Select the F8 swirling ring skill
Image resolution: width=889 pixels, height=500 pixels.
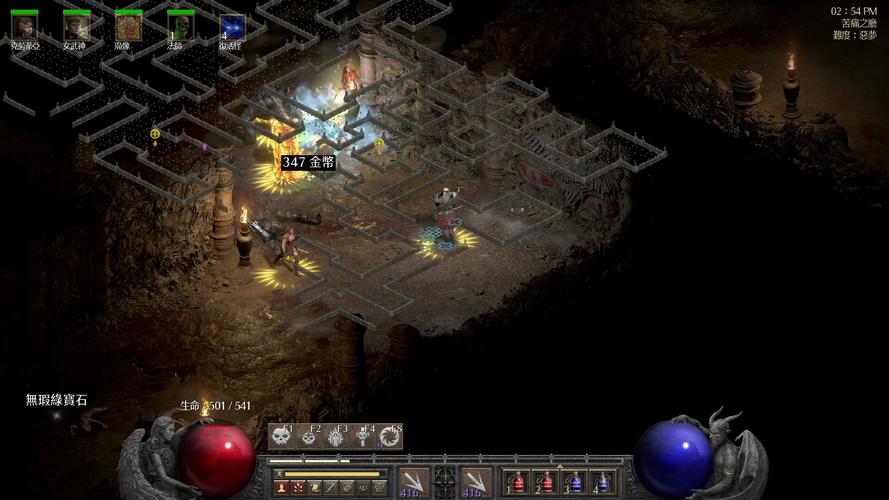[x=390, y=436]
